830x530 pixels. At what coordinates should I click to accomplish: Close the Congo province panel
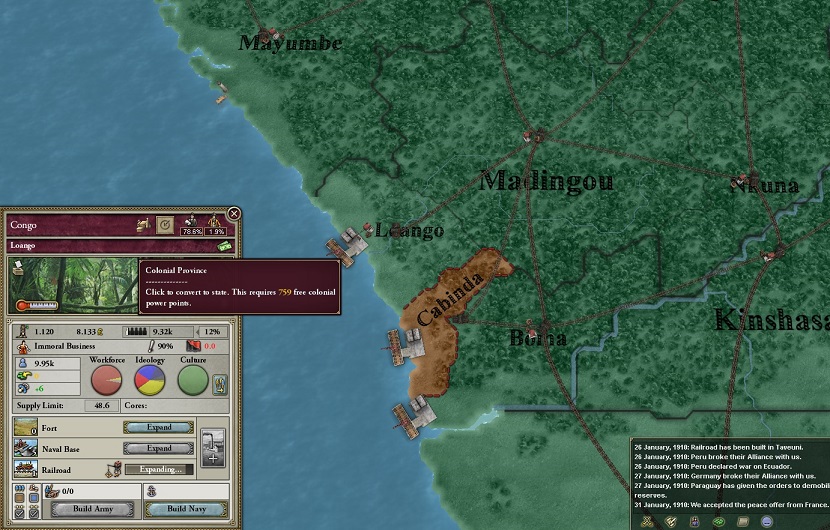click(x=233, y=213)
